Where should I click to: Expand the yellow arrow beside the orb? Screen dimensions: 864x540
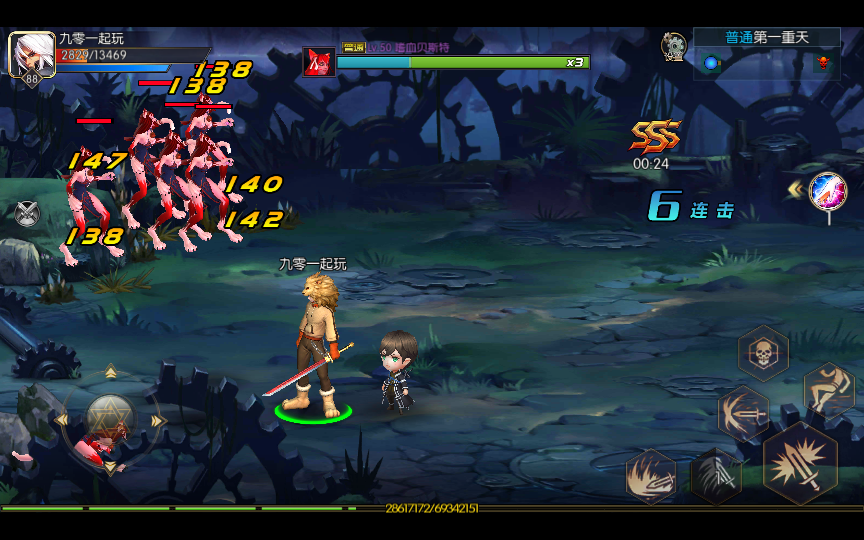[794, 188]
